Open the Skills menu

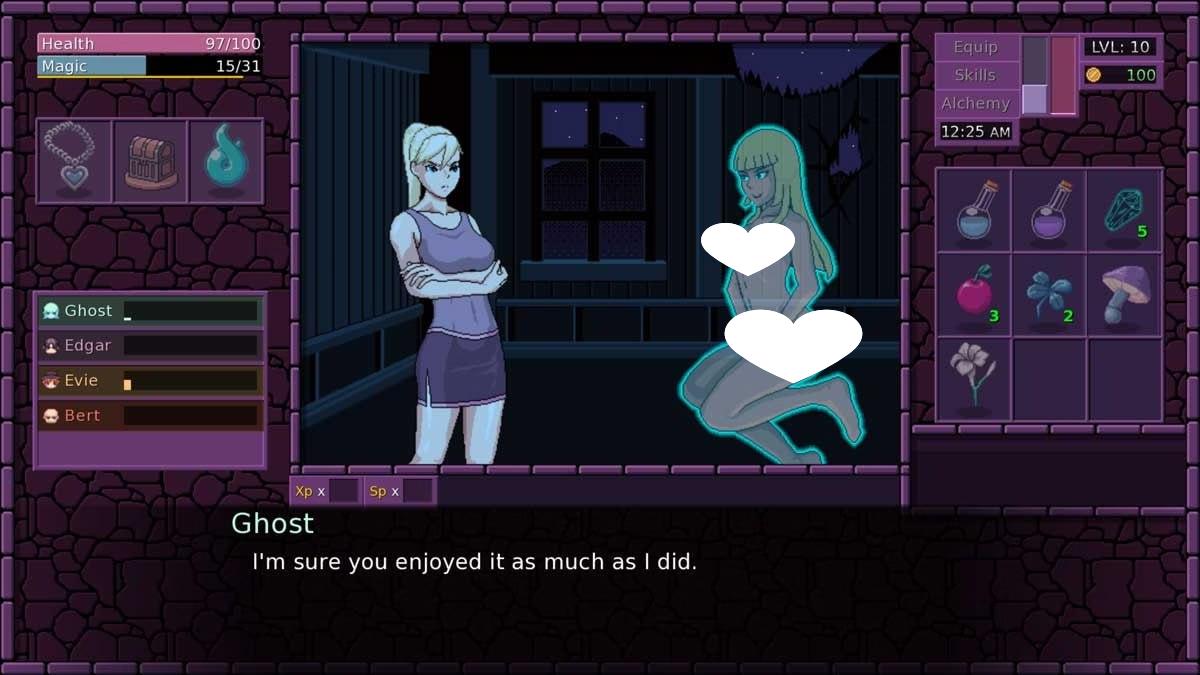975,75
